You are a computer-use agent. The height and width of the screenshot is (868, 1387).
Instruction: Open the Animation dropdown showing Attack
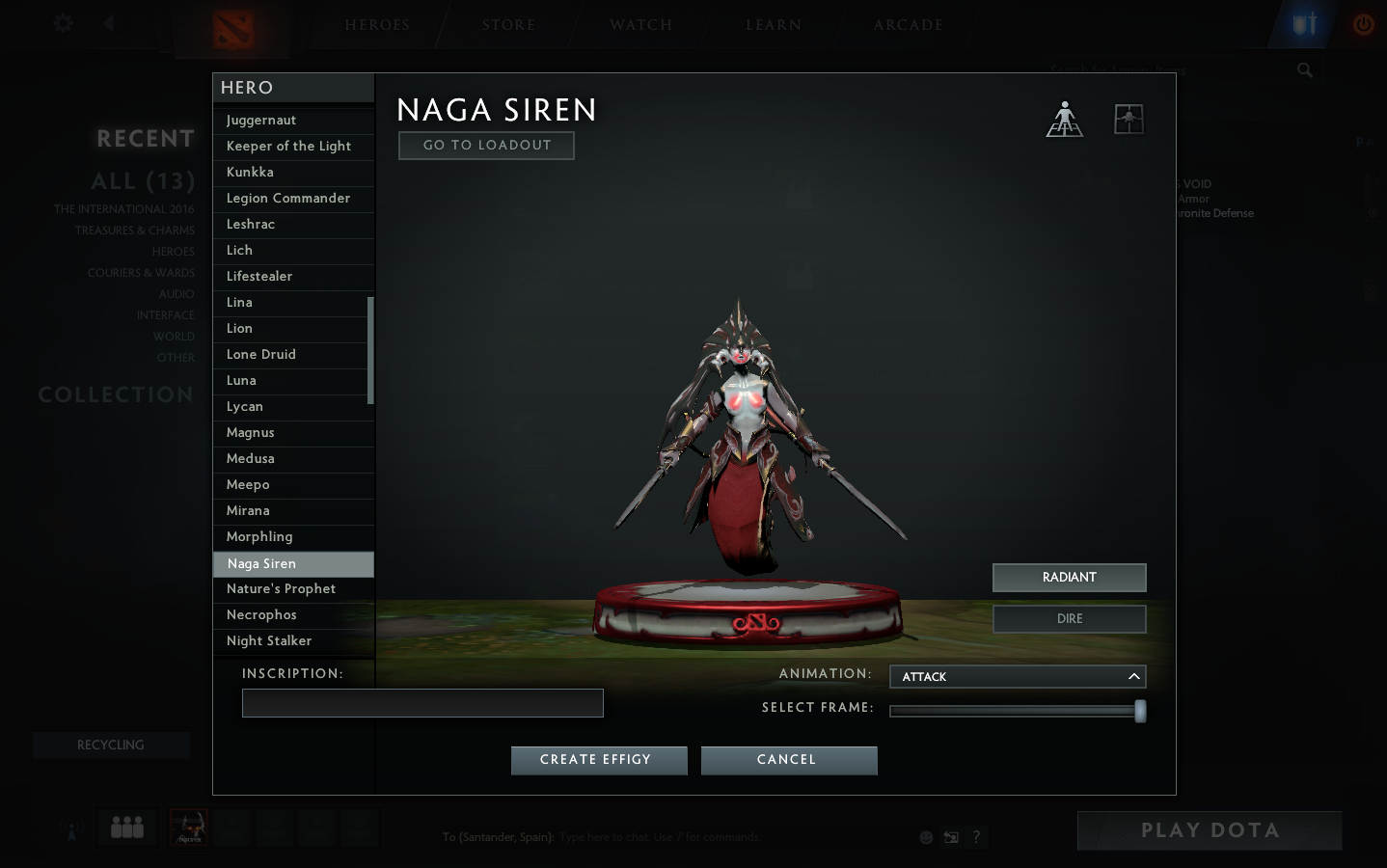coord(1017,677)
